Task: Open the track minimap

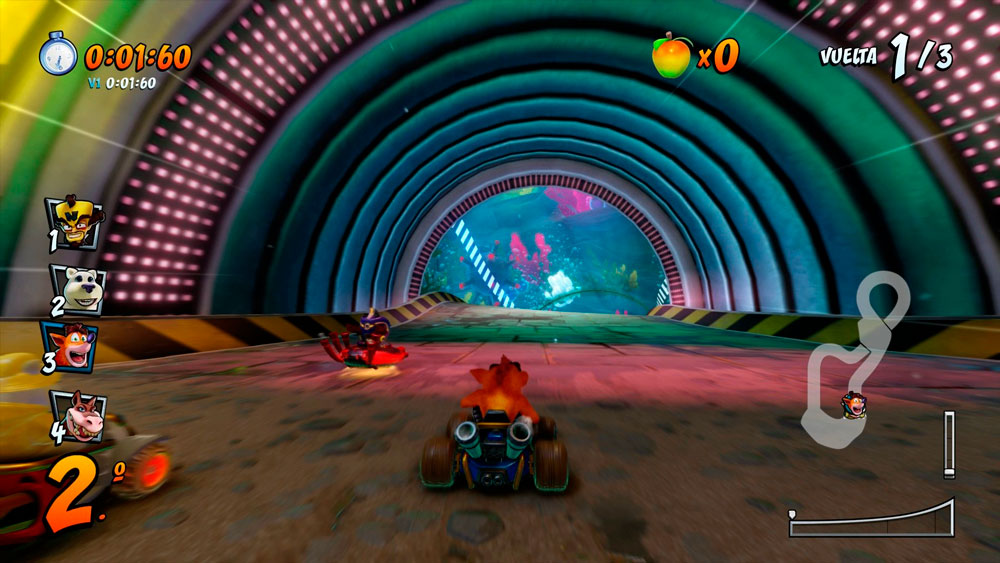Action: [x=857, y=357]
